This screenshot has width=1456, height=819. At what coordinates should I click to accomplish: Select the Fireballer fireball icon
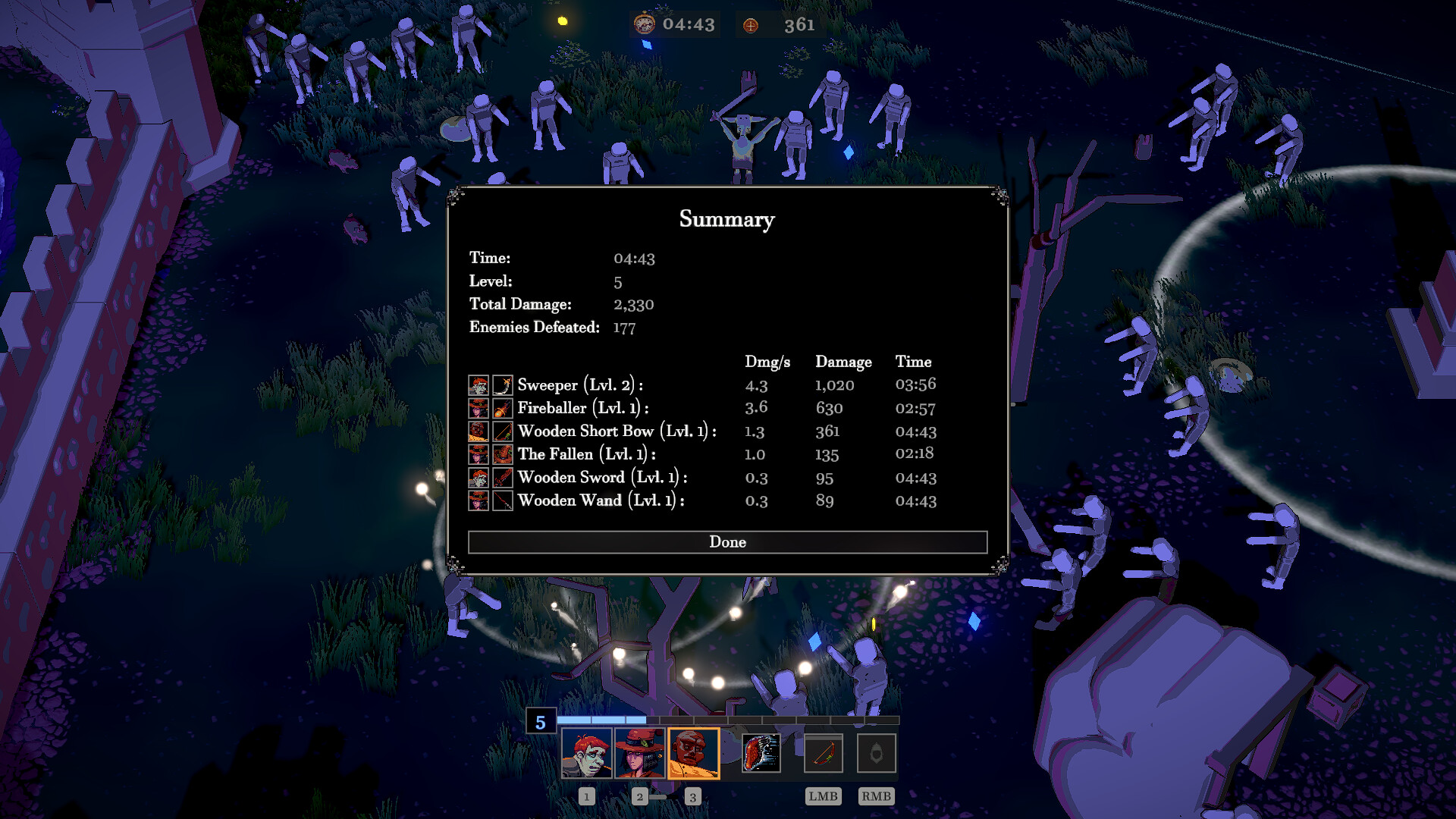pos(501,409)
